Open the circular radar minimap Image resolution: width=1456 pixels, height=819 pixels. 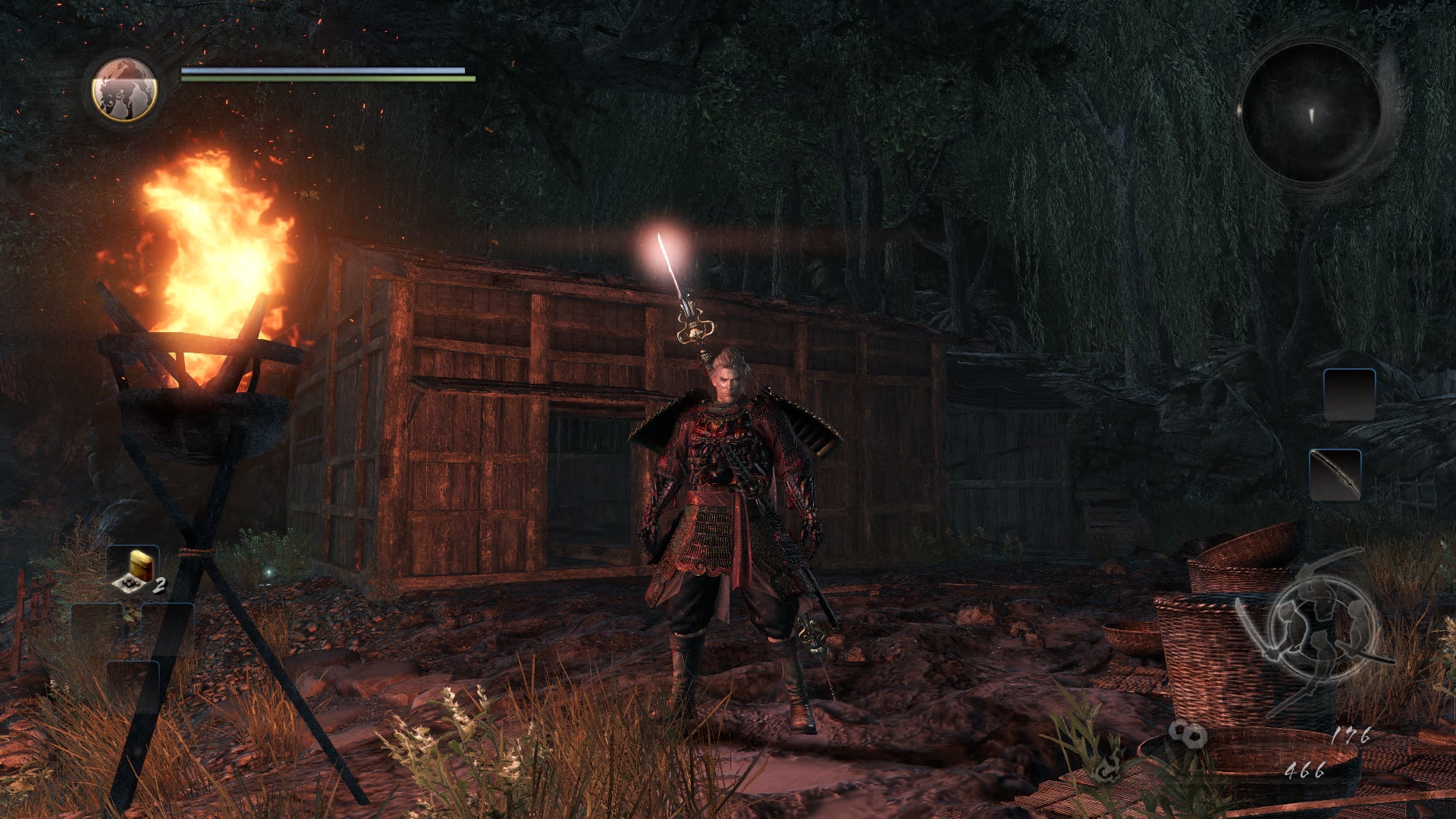1311,112
